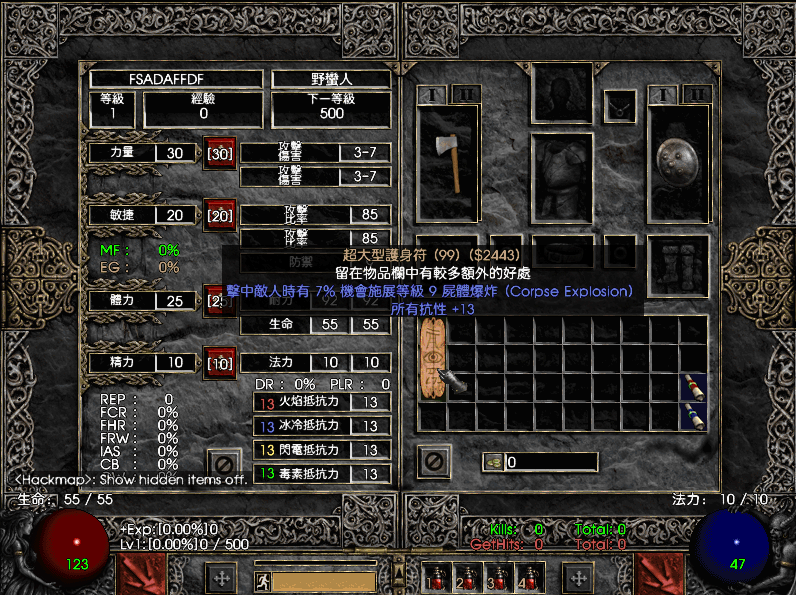Add a point to energy (精力)
This screenshot has width=796, height=595.
click(x=220, y=362)
